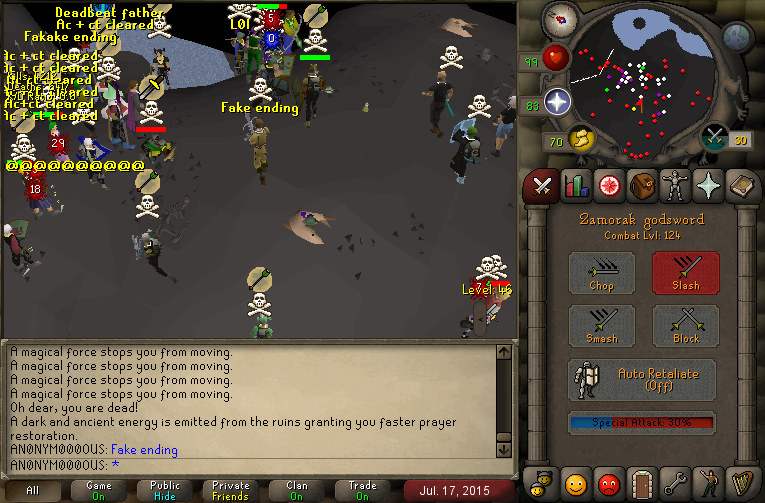Select the Clan chat filter
This screenshot has height=503, width=765.
click(x=297, y=491)
